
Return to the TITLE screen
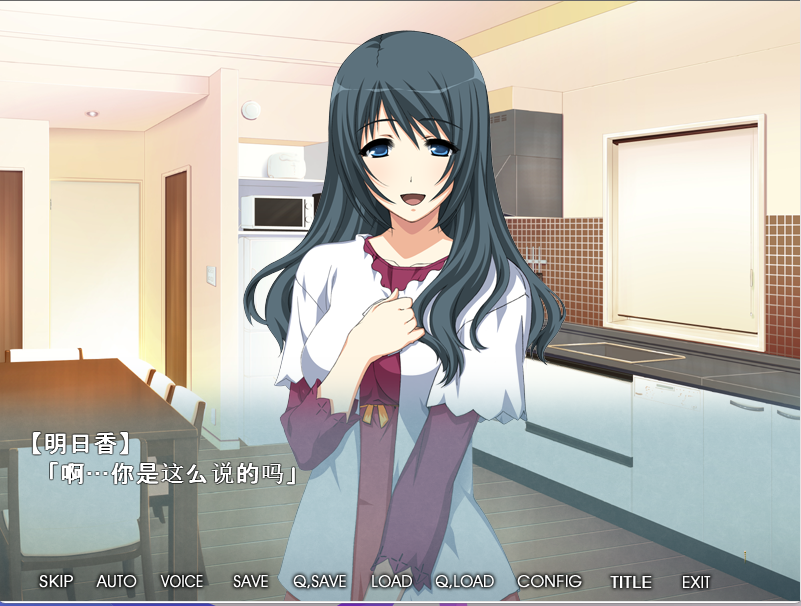click(630, 581)
